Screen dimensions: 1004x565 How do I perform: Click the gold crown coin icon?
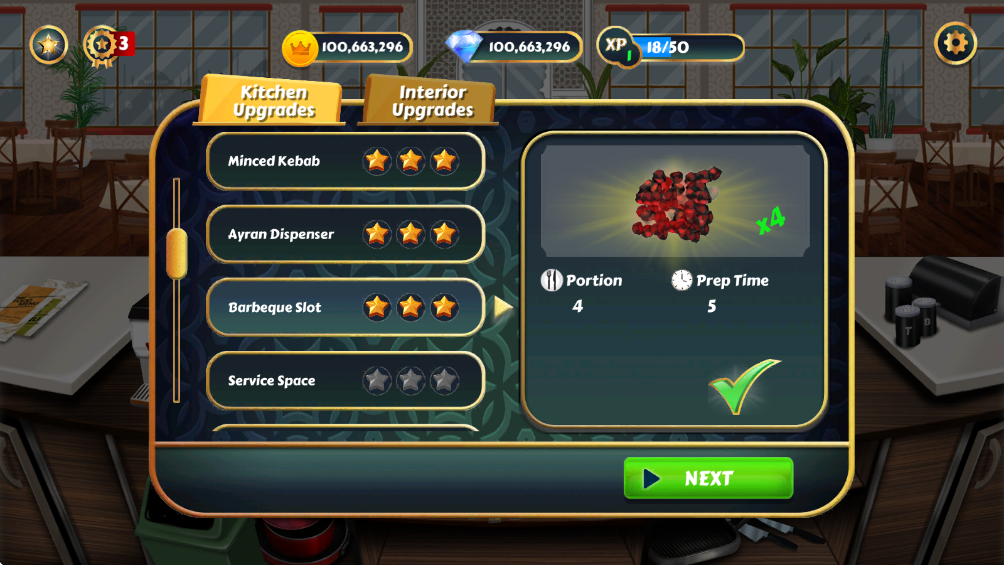pos(300,47)
